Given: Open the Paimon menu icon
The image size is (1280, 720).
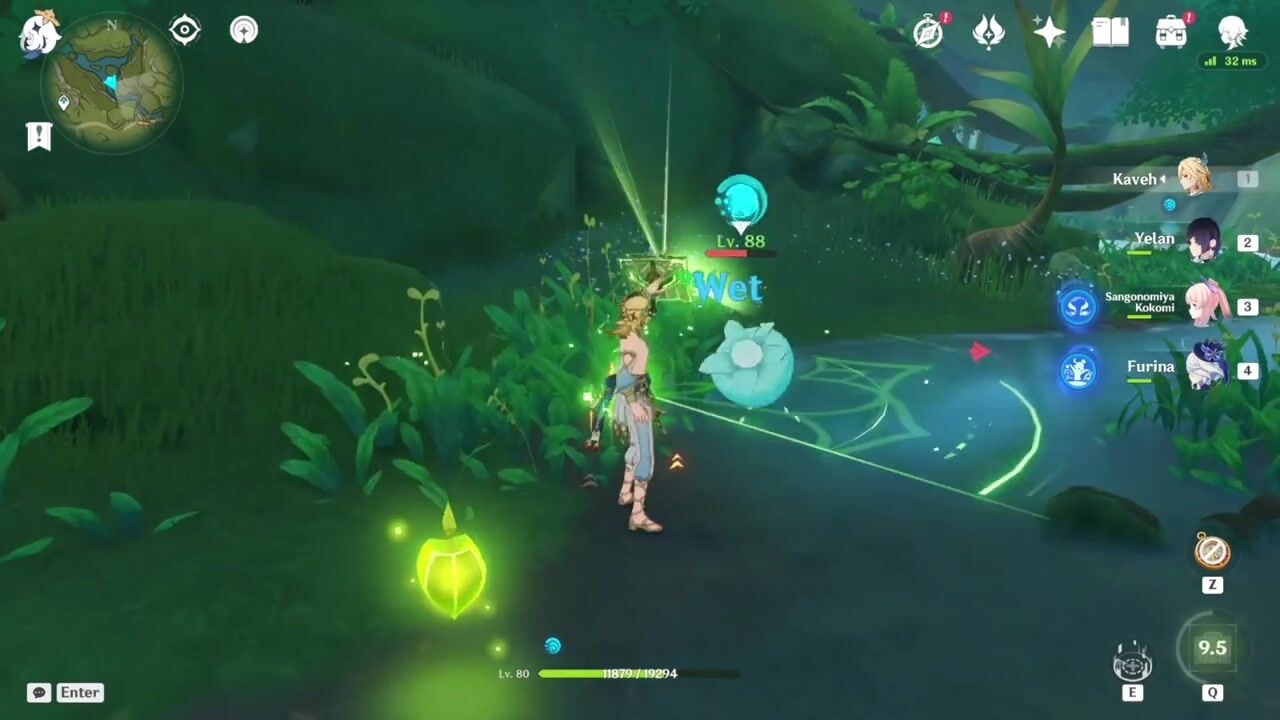Looking at the screenshot, I should tap(38, 33).
